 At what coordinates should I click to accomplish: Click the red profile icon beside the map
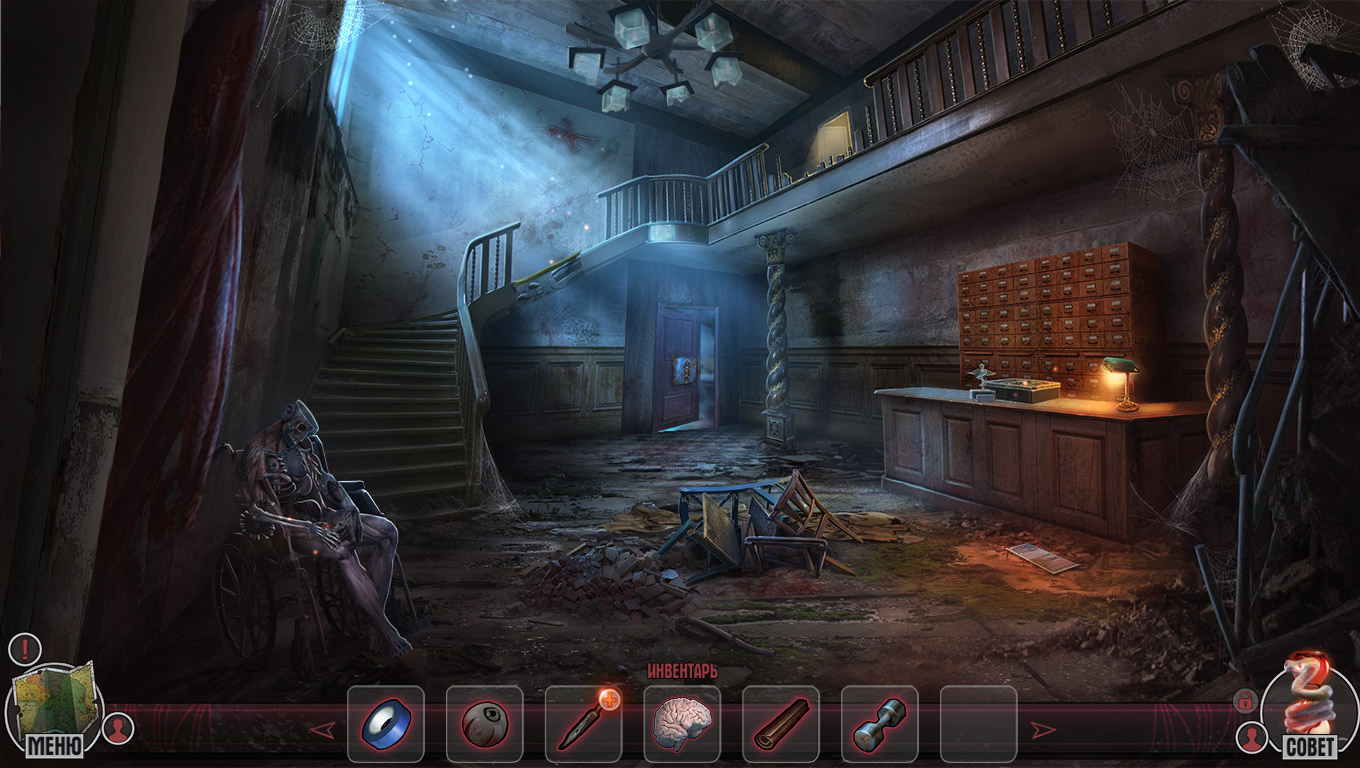click(x=118, y=728)
